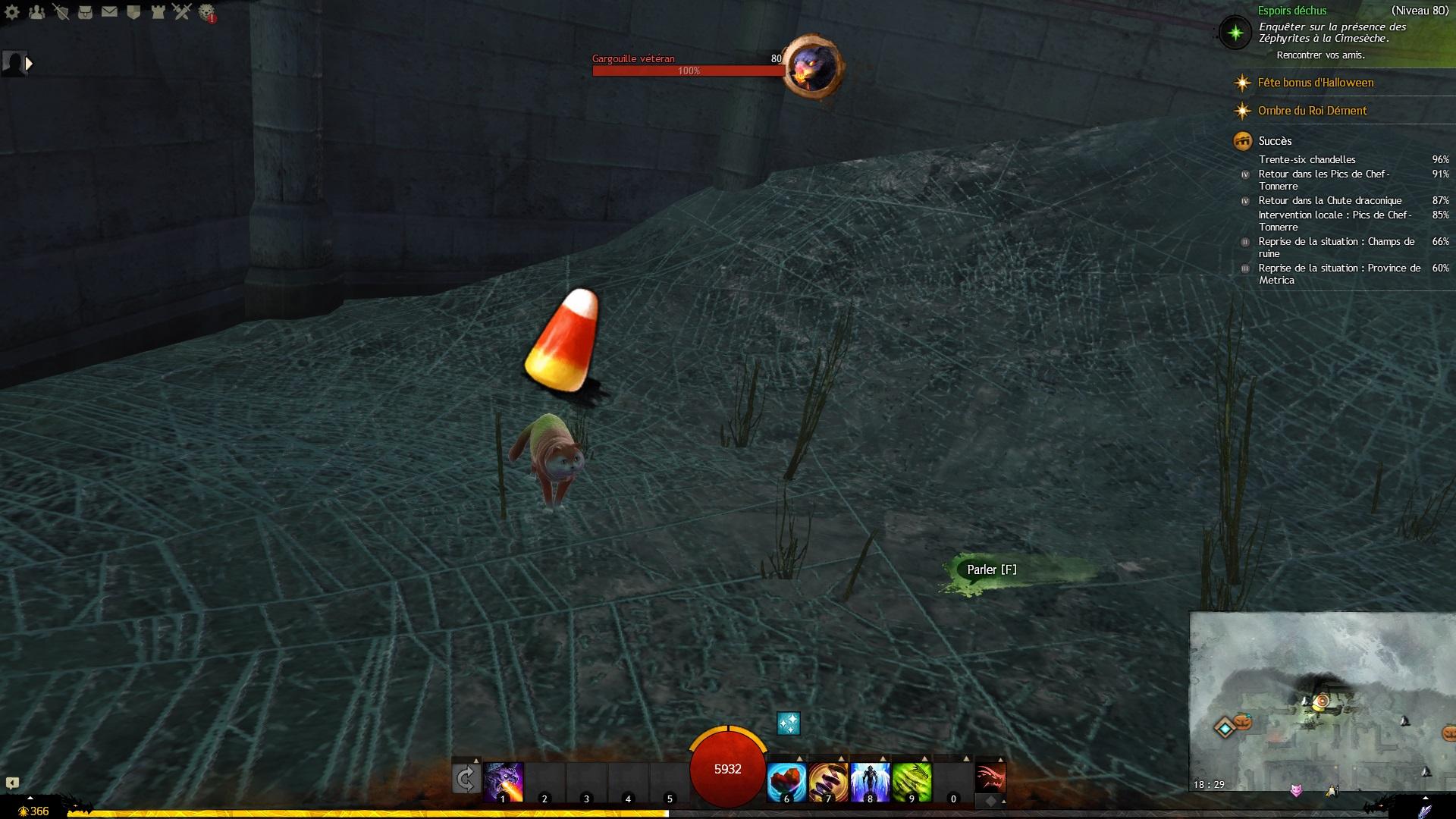Activate the green dragon skill in slot 9

(x=912, y=782)
